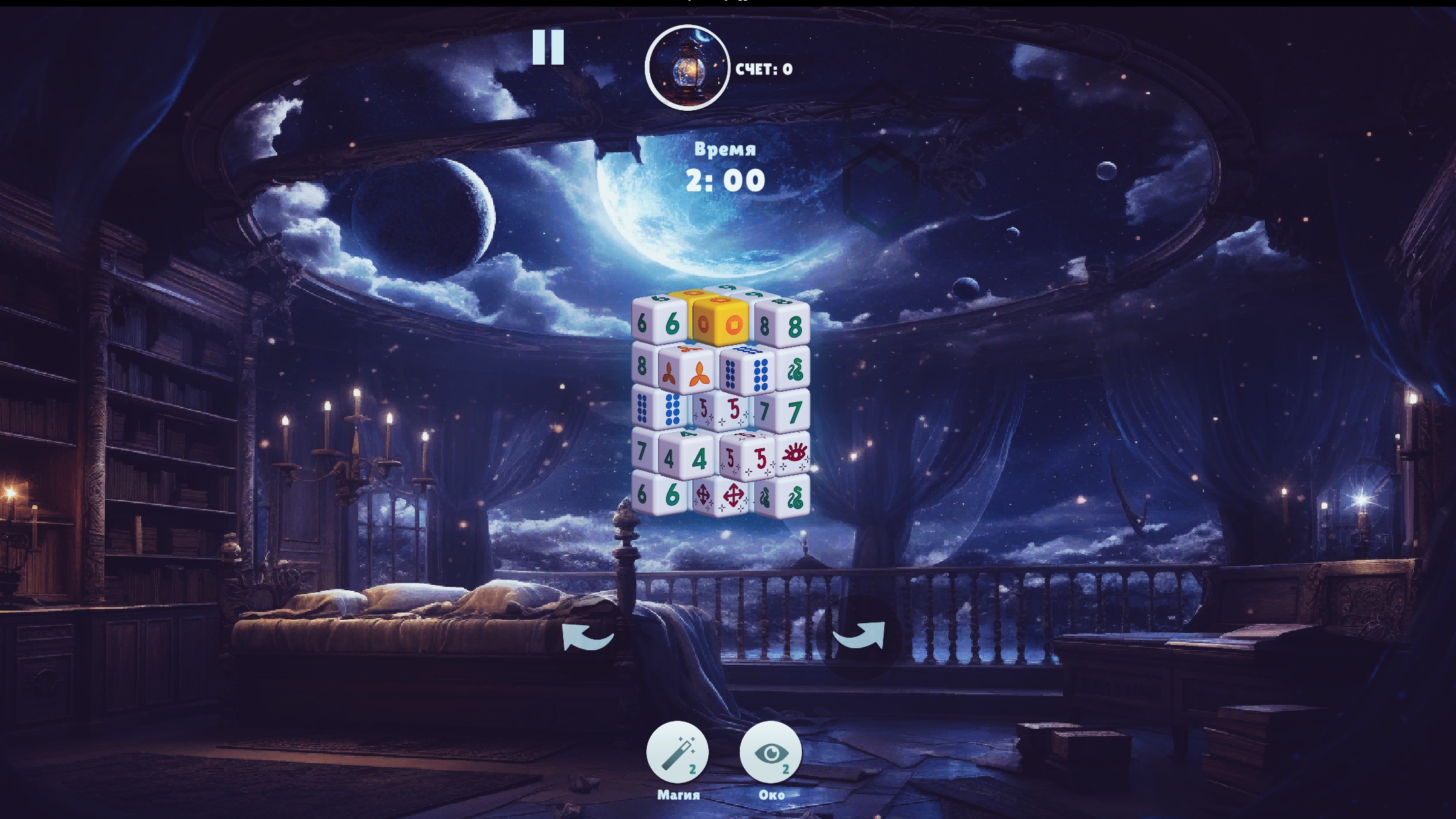1456x819 pixels.
Task: Click the green number 4 tile
Action: click(699, 456)
